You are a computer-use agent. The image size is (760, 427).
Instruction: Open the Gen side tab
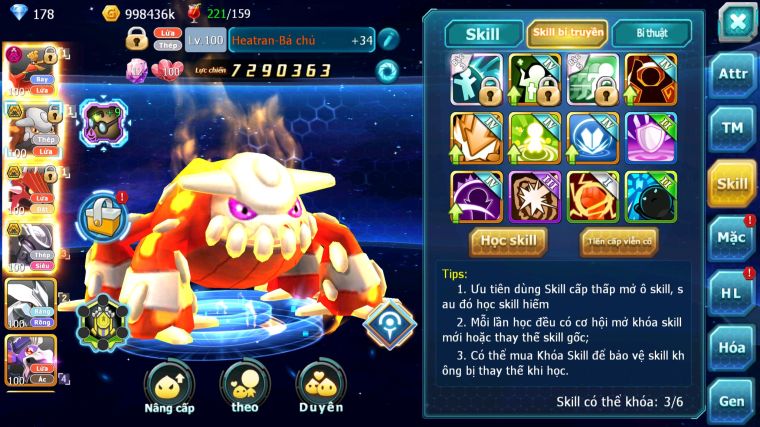click(x=731, y=400)
